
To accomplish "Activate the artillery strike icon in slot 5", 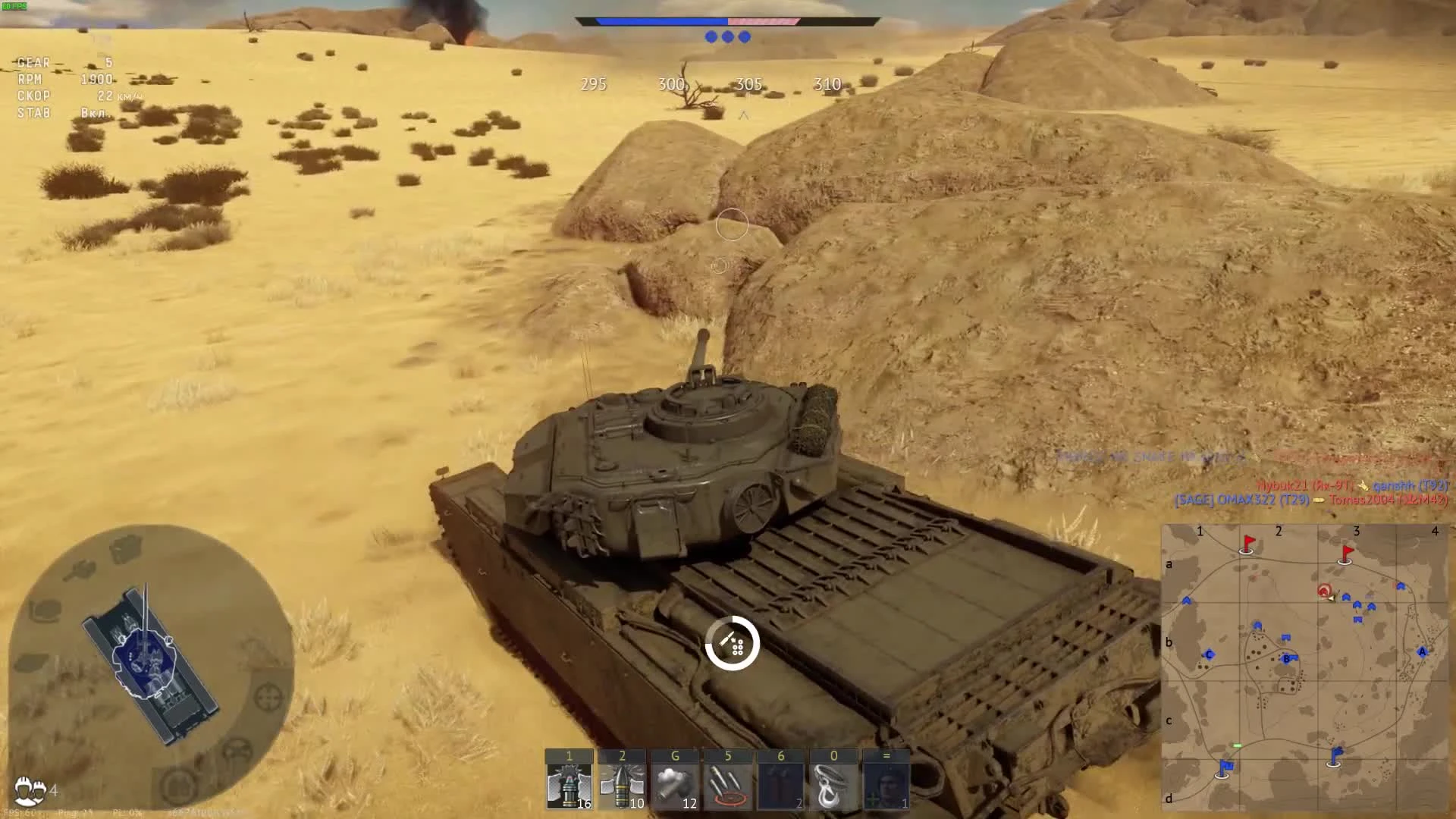I will [728, 785].
